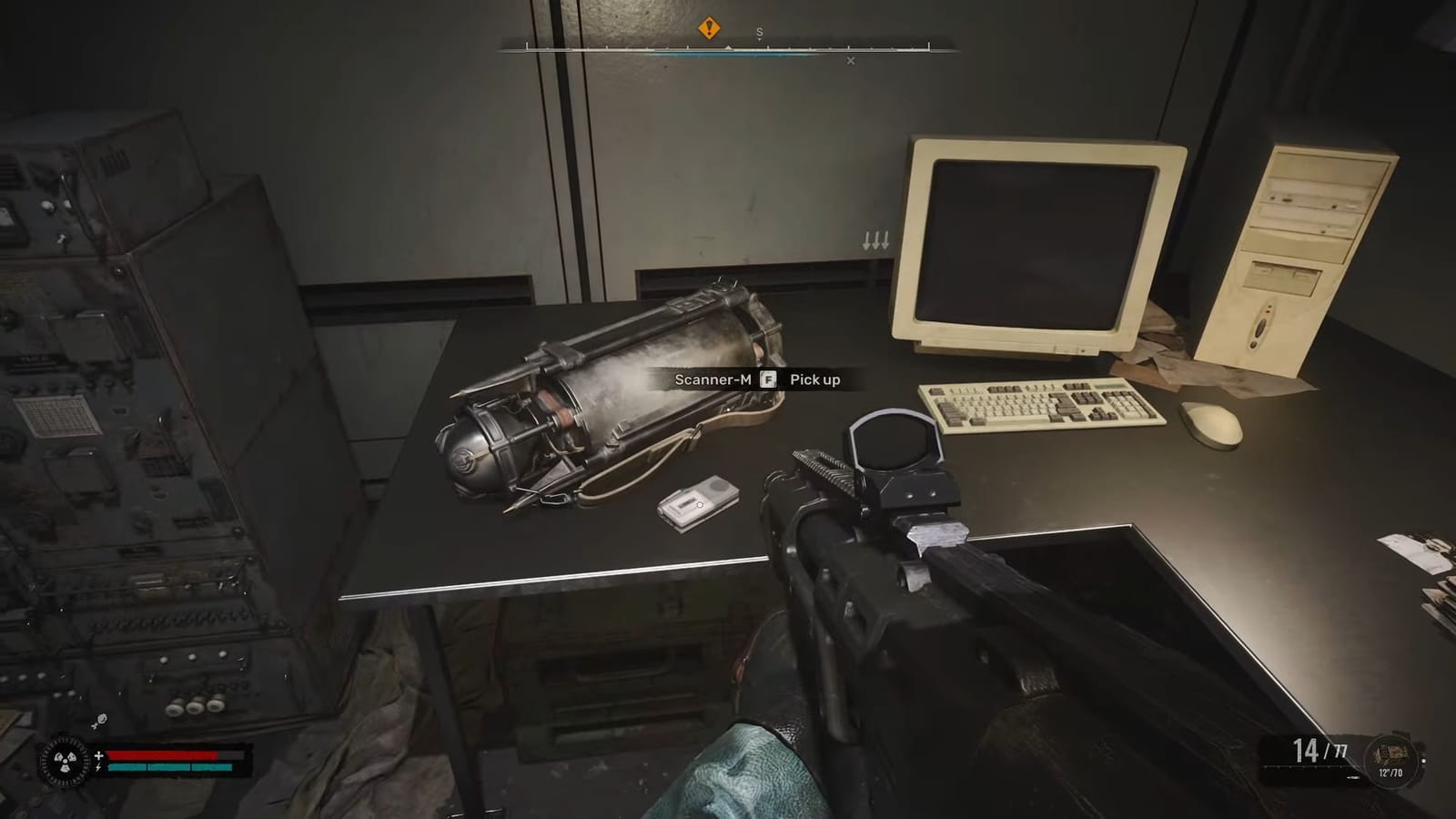Click the triple down arrows on the wall
Image resolution: width=1456 pixels, height=819 pixels.
pyautogui.click(x=875, y=240)
